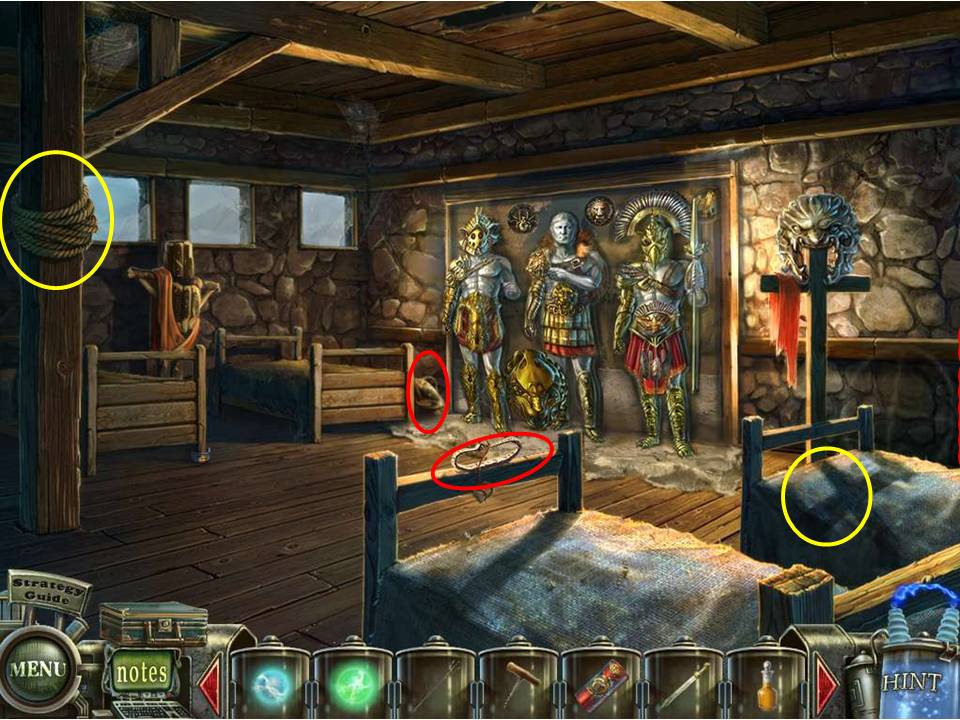Show next inventory items with right red arrow
Viewport: 960px width, 720px height.
828,685
